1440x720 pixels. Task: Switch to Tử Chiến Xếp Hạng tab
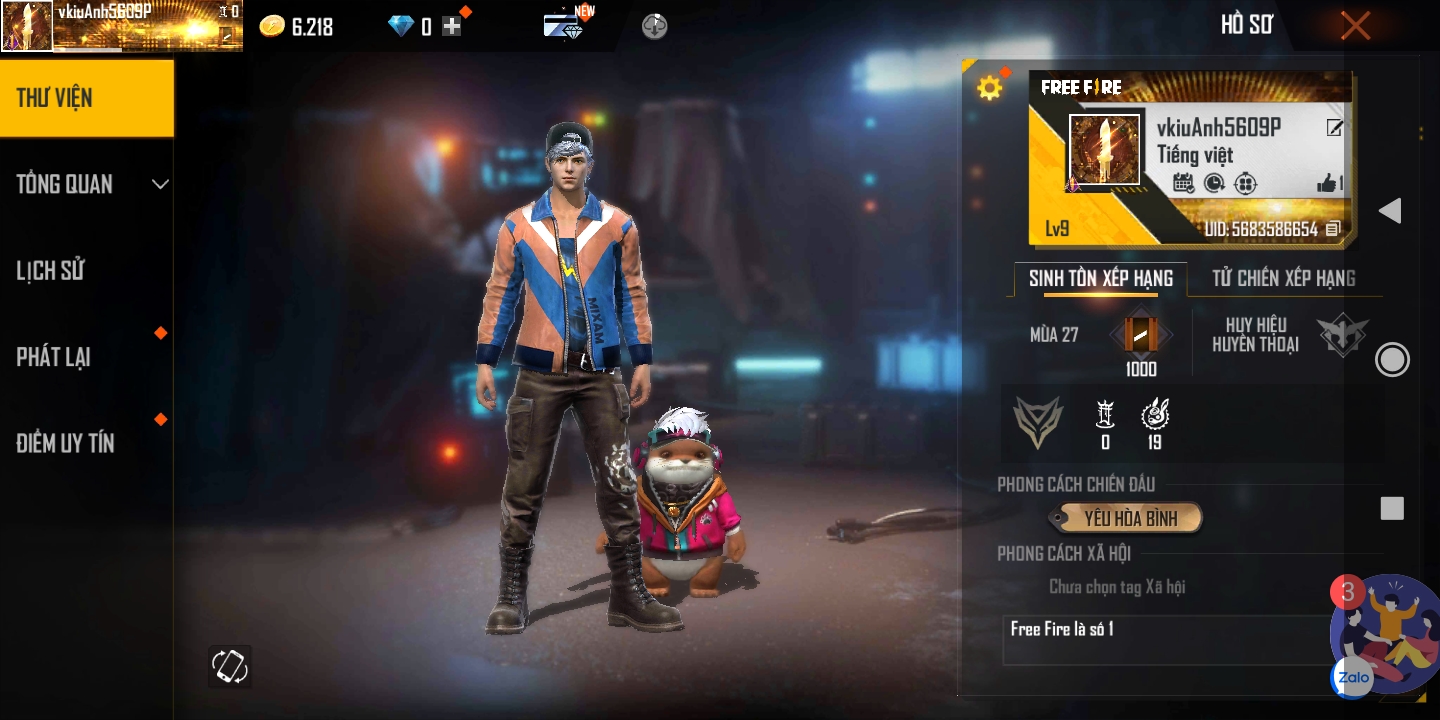(x=1284, y=279)
